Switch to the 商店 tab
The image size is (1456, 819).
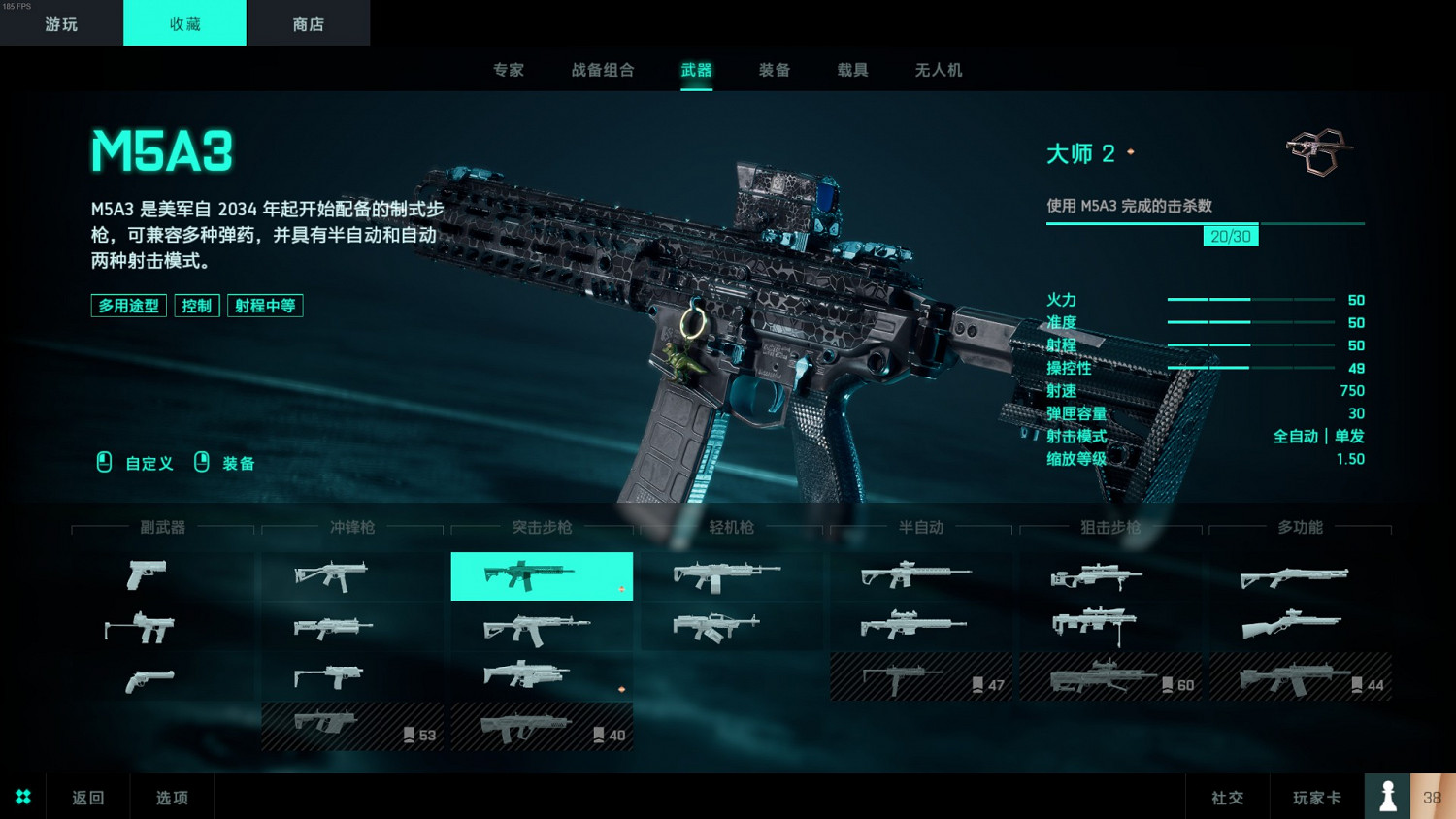pos(308,22)
